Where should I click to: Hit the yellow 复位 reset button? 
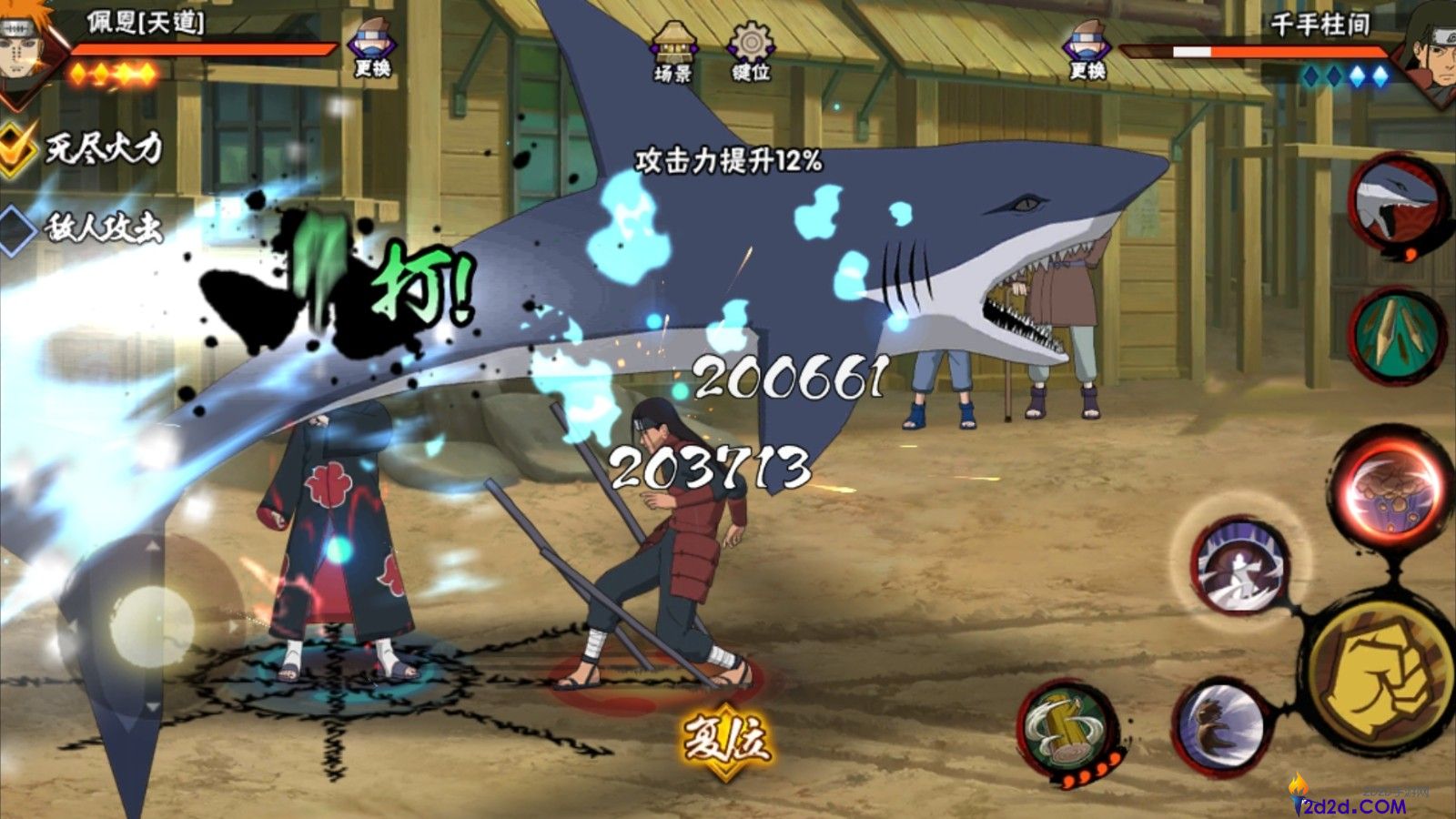coord(725,740)
